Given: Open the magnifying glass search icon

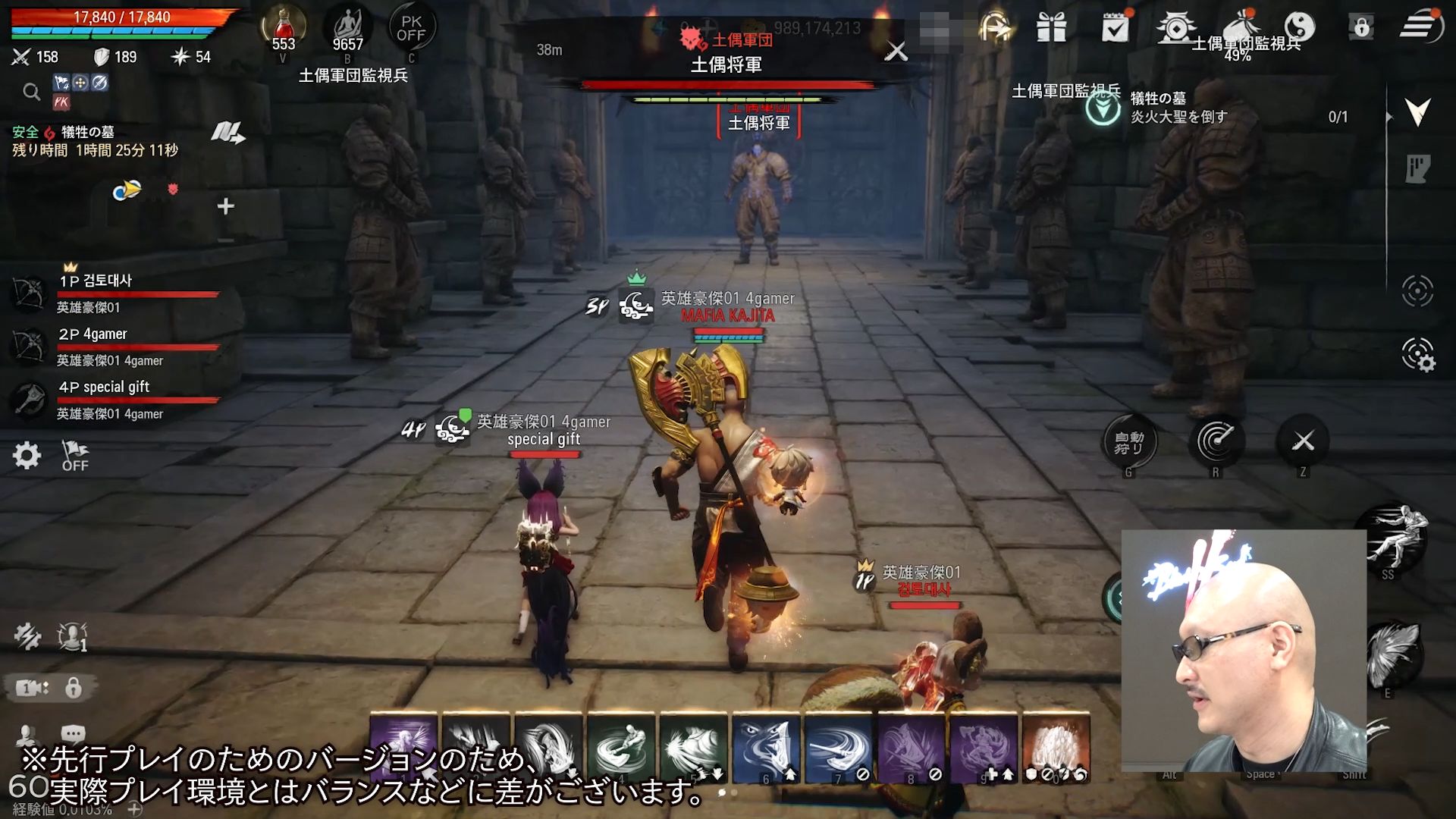Looking at the screenshot, I should (x=31, y=93).
